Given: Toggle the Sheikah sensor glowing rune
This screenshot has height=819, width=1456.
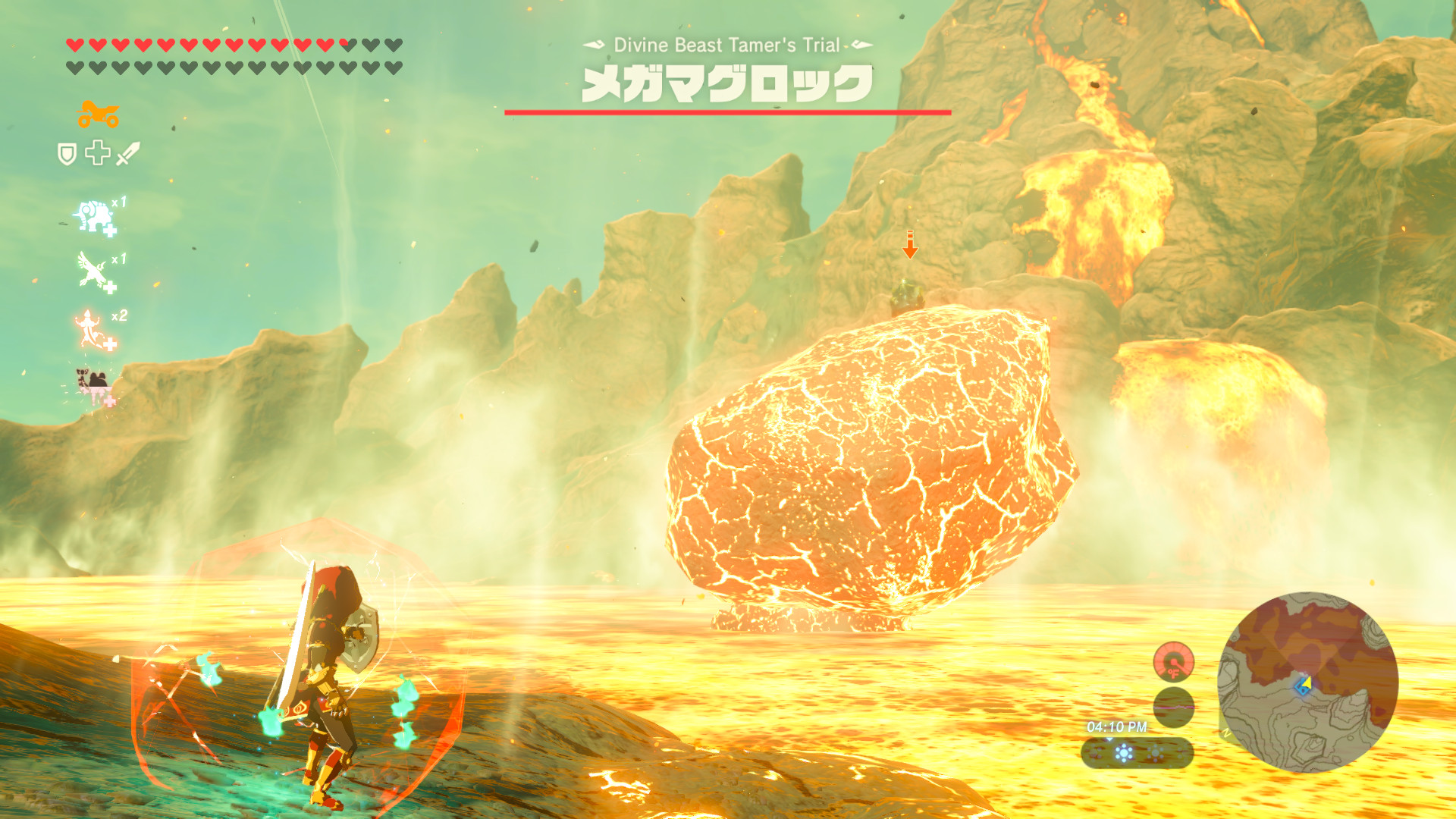Looking at the screenshot, I should coord(1124,752).
